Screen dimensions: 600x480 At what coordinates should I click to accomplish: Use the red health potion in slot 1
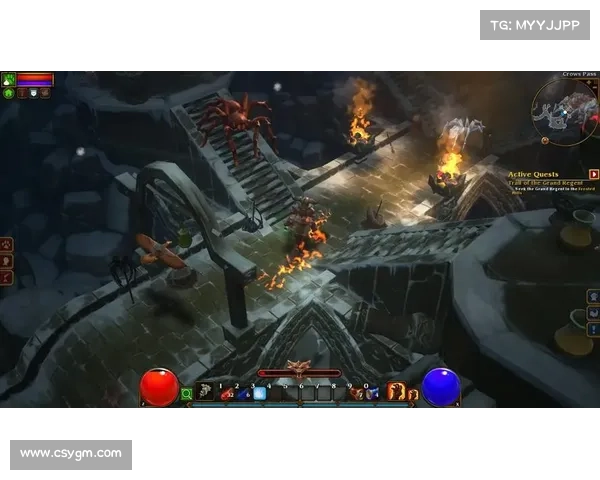pos(226,393)
